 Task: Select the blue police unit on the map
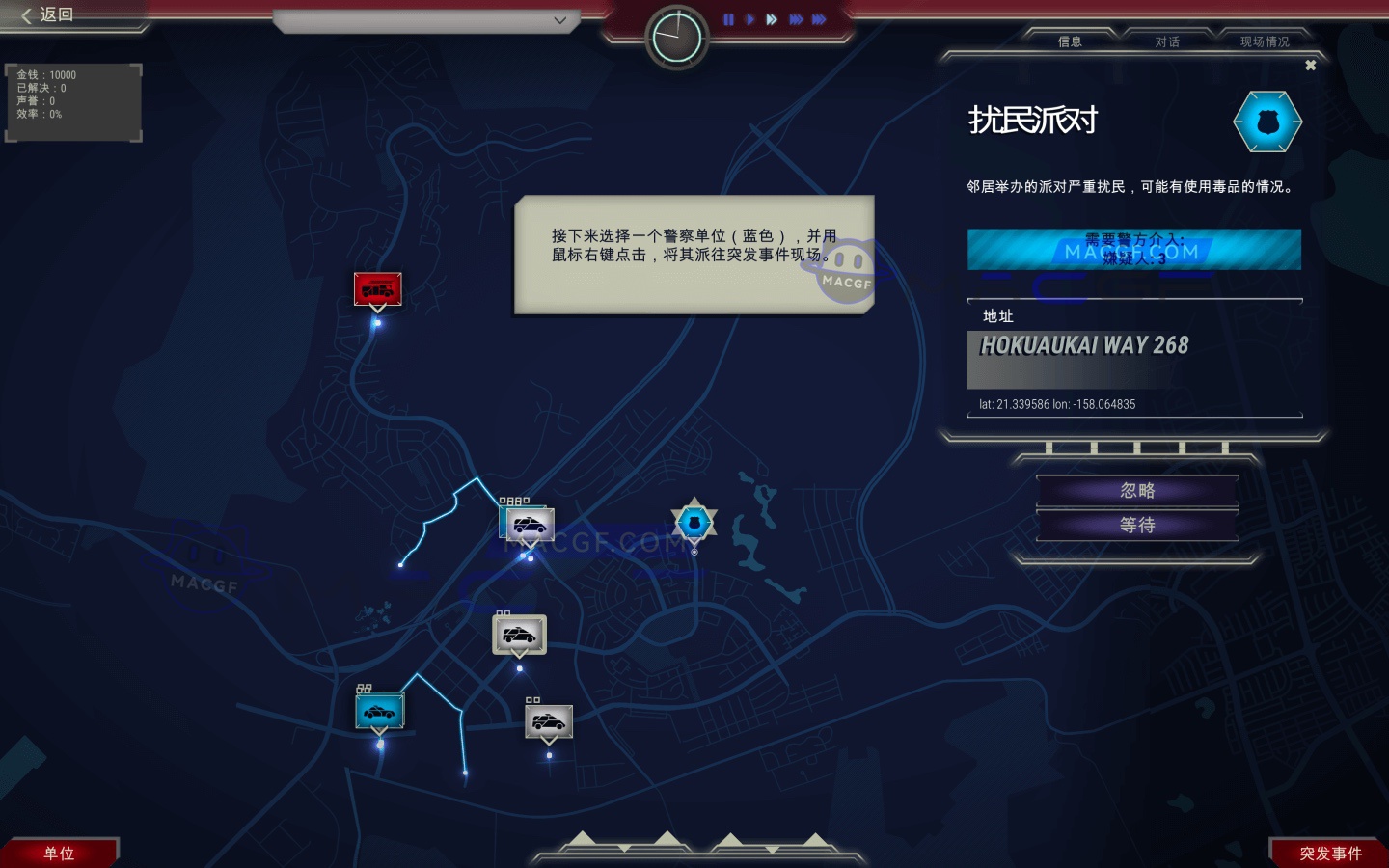tap(377, 712)
